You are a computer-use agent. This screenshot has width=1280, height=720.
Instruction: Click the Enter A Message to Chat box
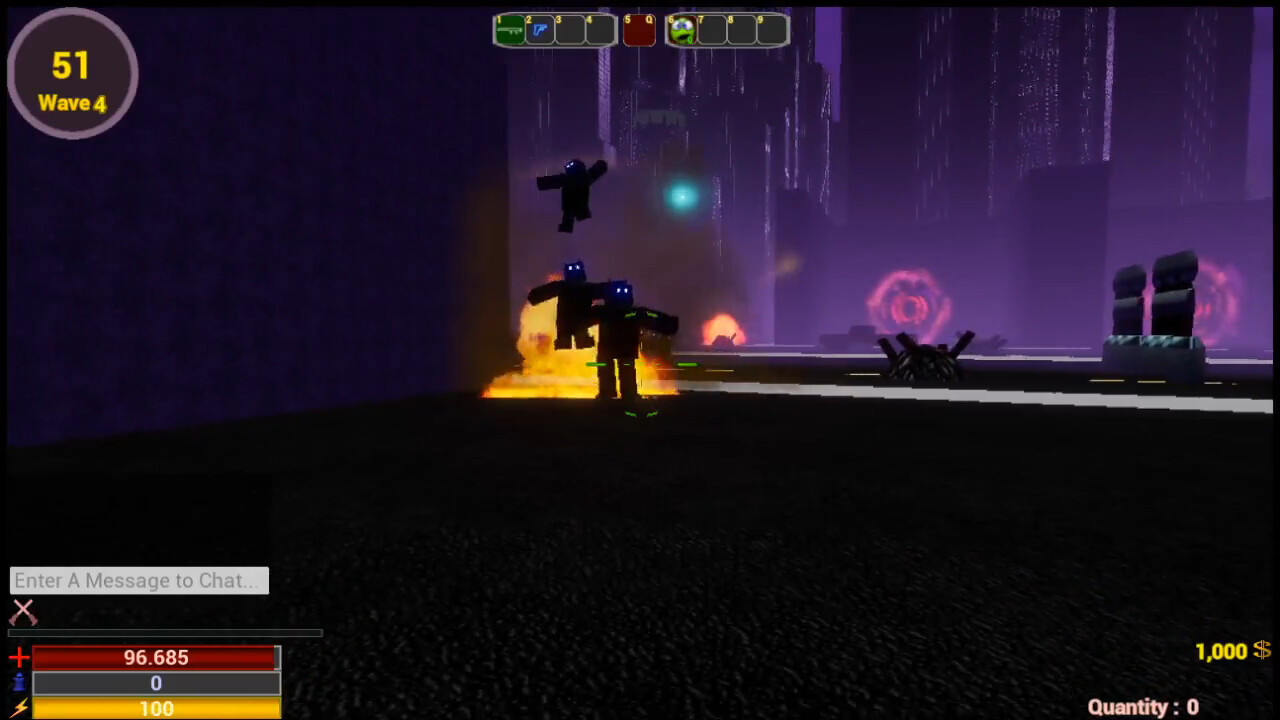click(138, 580)
